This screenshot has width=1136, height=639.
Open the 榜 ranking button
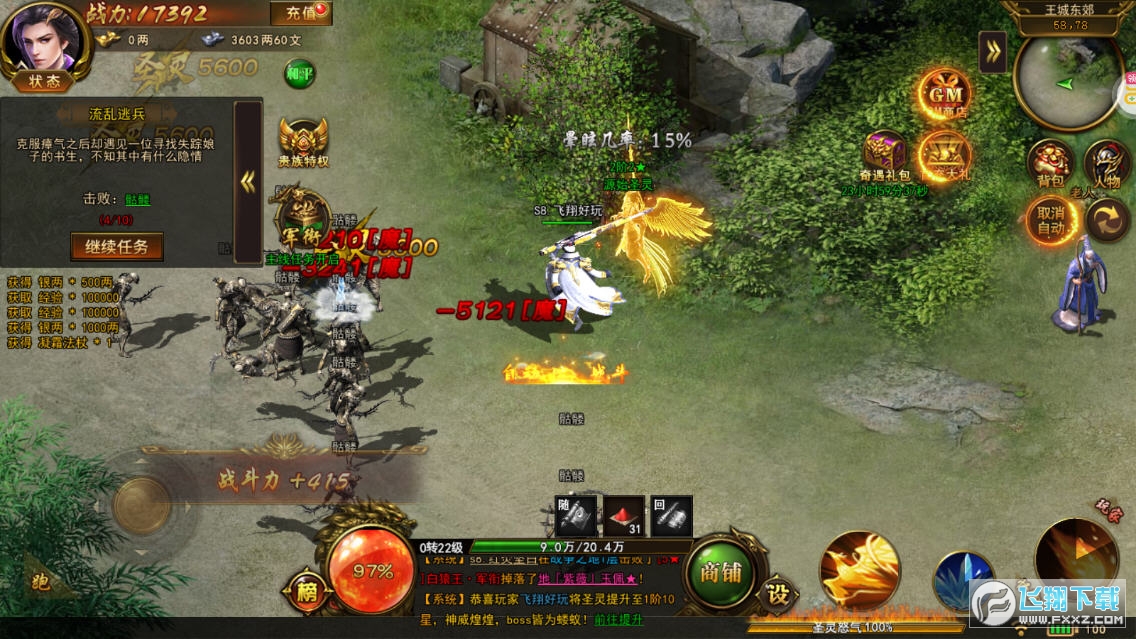coord(305,593)
